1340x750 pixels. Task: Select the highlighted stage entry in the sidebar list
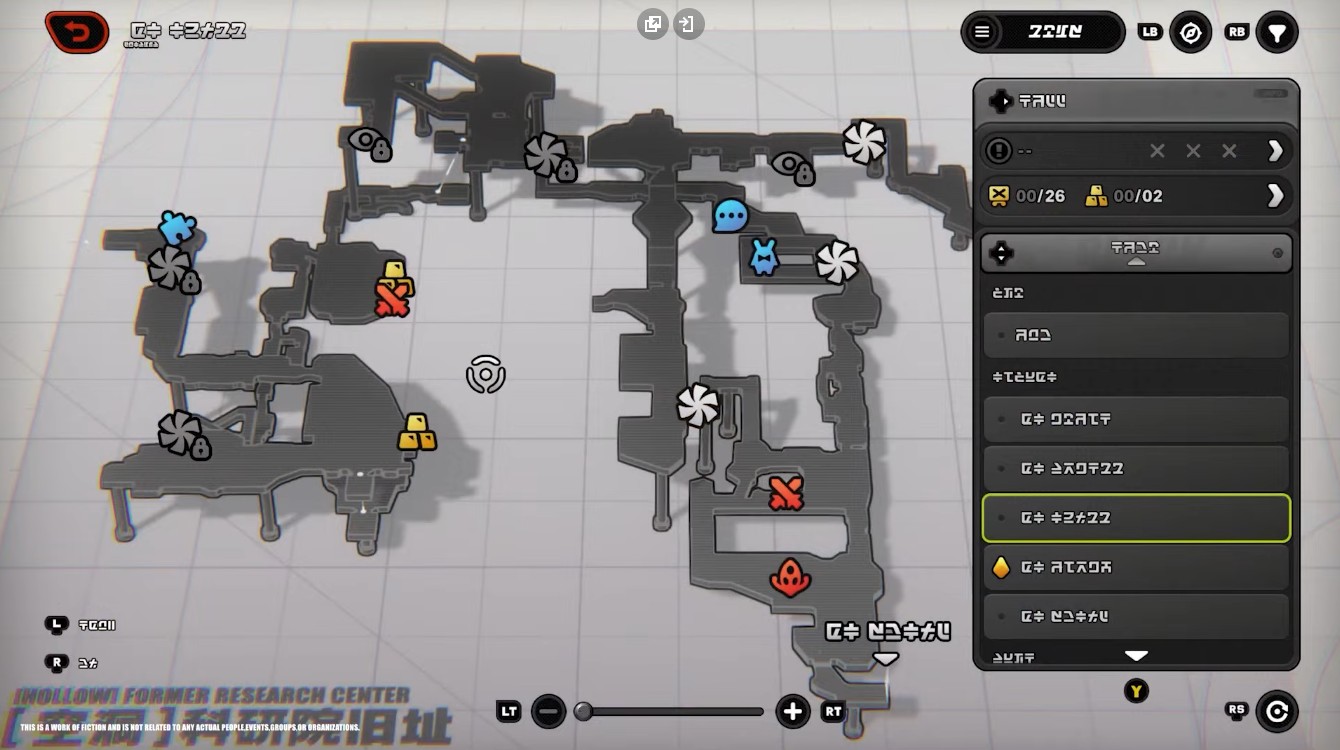(1136, 518)
